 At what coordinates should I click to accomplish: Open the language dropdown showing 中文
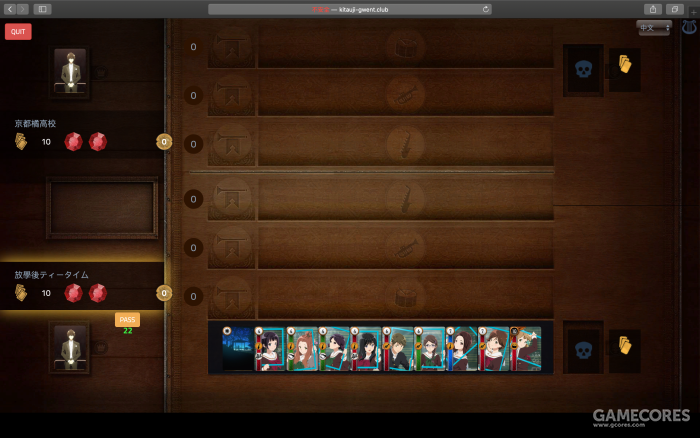[x=653, y=28]
